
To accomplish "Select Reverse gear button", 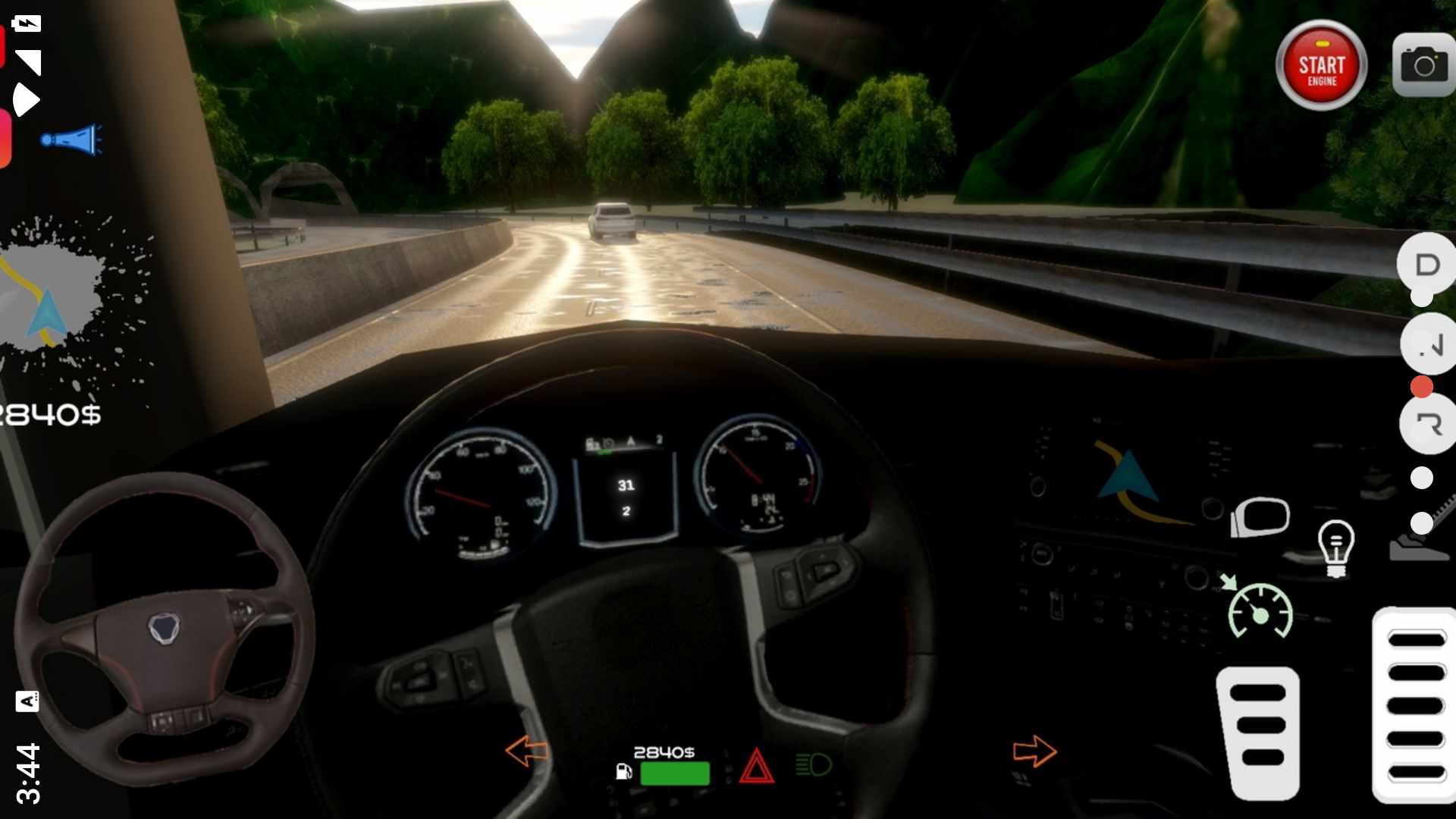I will (x=1429, y=423).
